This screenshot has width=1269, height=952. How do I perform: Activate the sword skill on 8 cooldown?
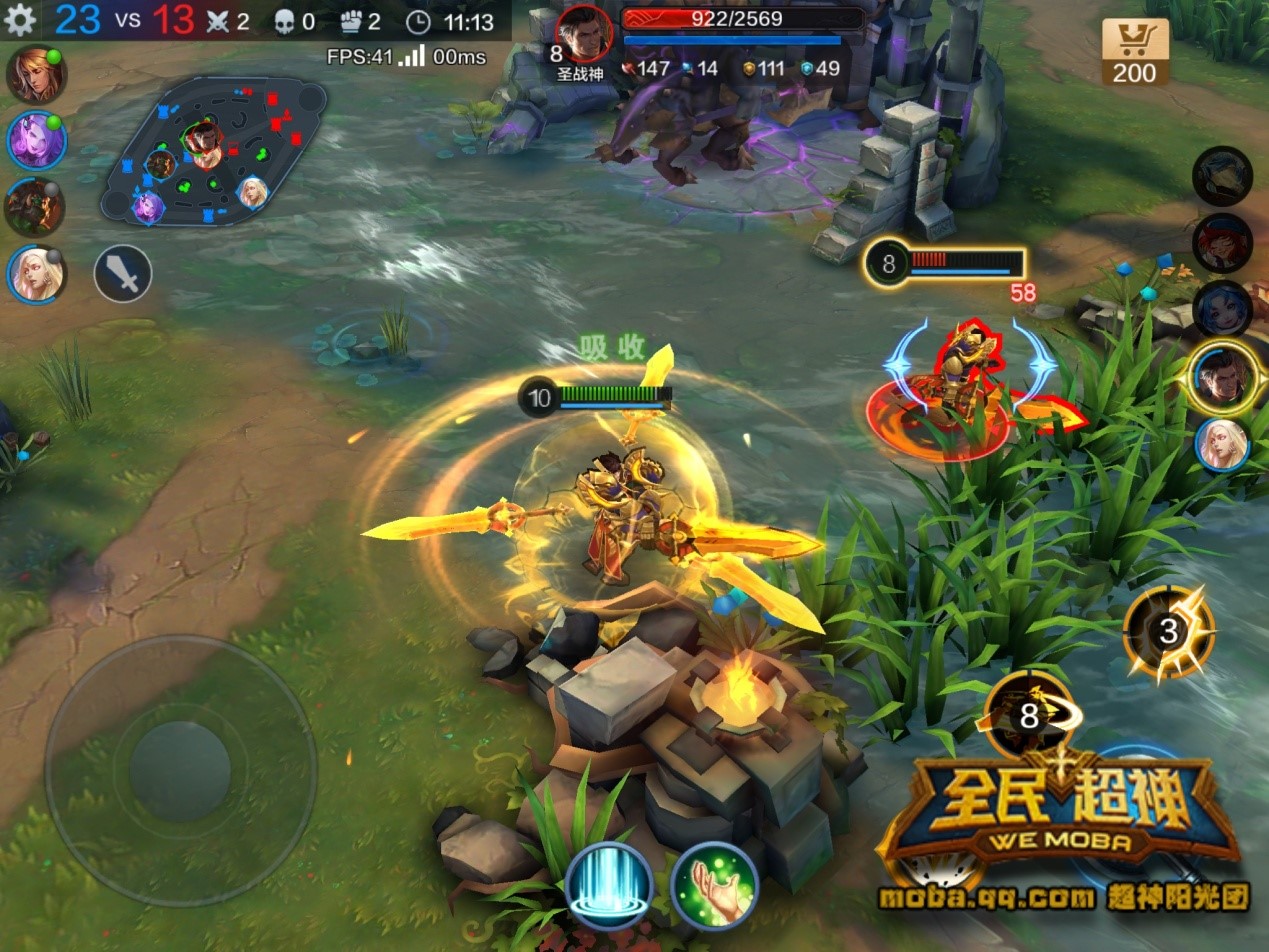pyautogui.click(x=1030, y=716)
